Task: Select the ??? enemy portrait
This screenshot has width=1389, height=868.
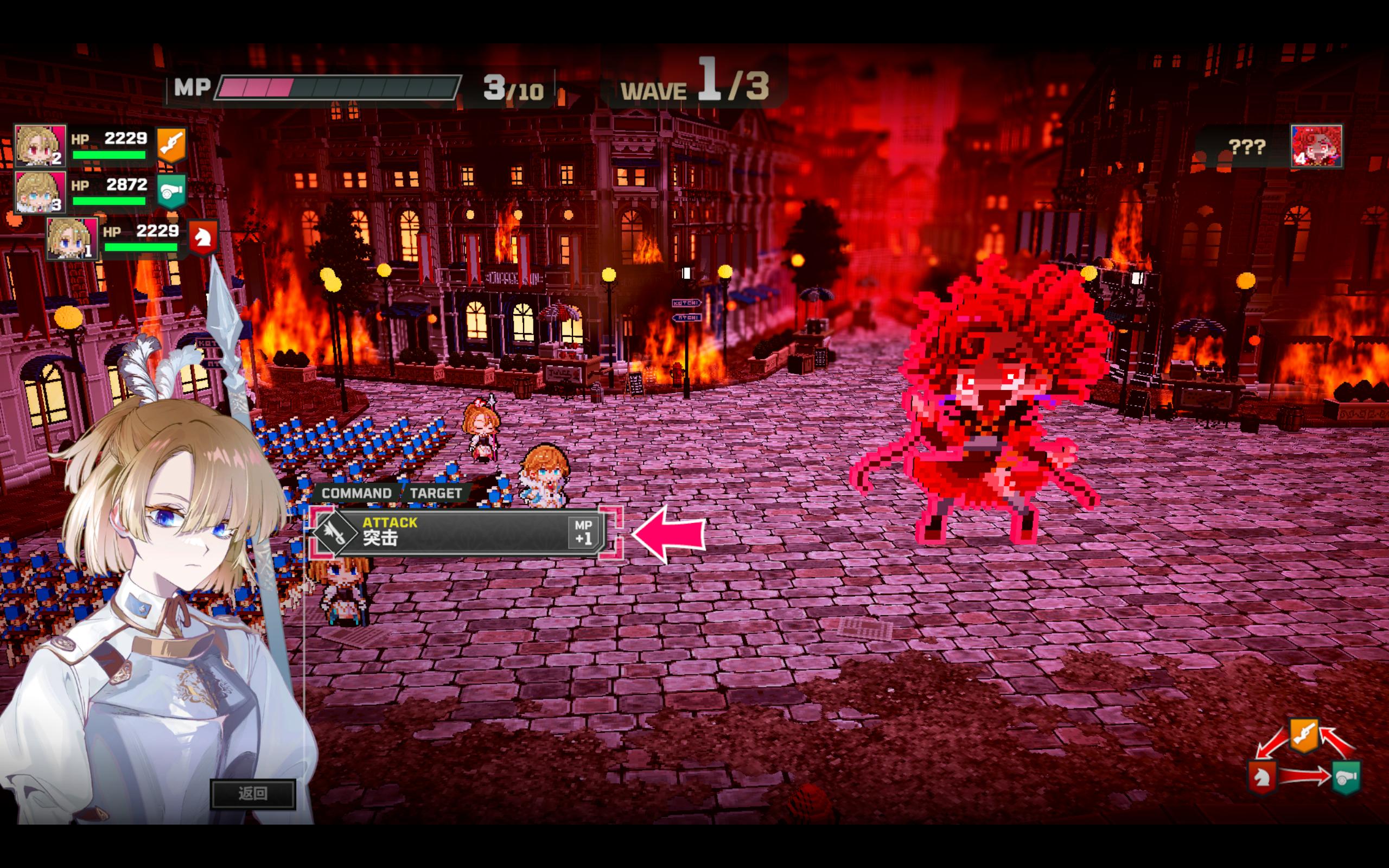Action: [1316, 146]
